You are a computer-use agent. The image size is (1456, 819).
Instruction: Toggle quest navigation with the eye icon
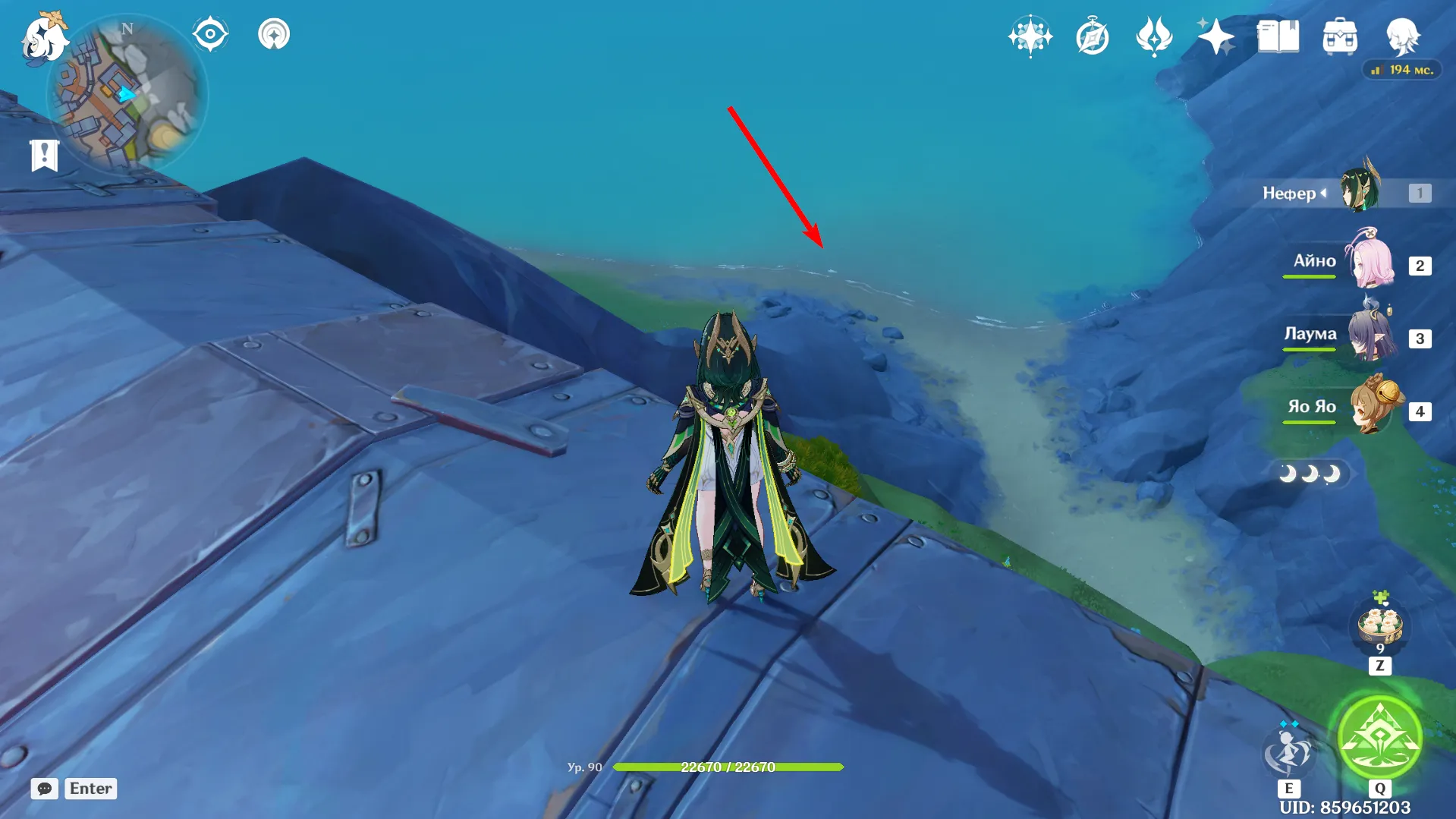click(211, 33)
